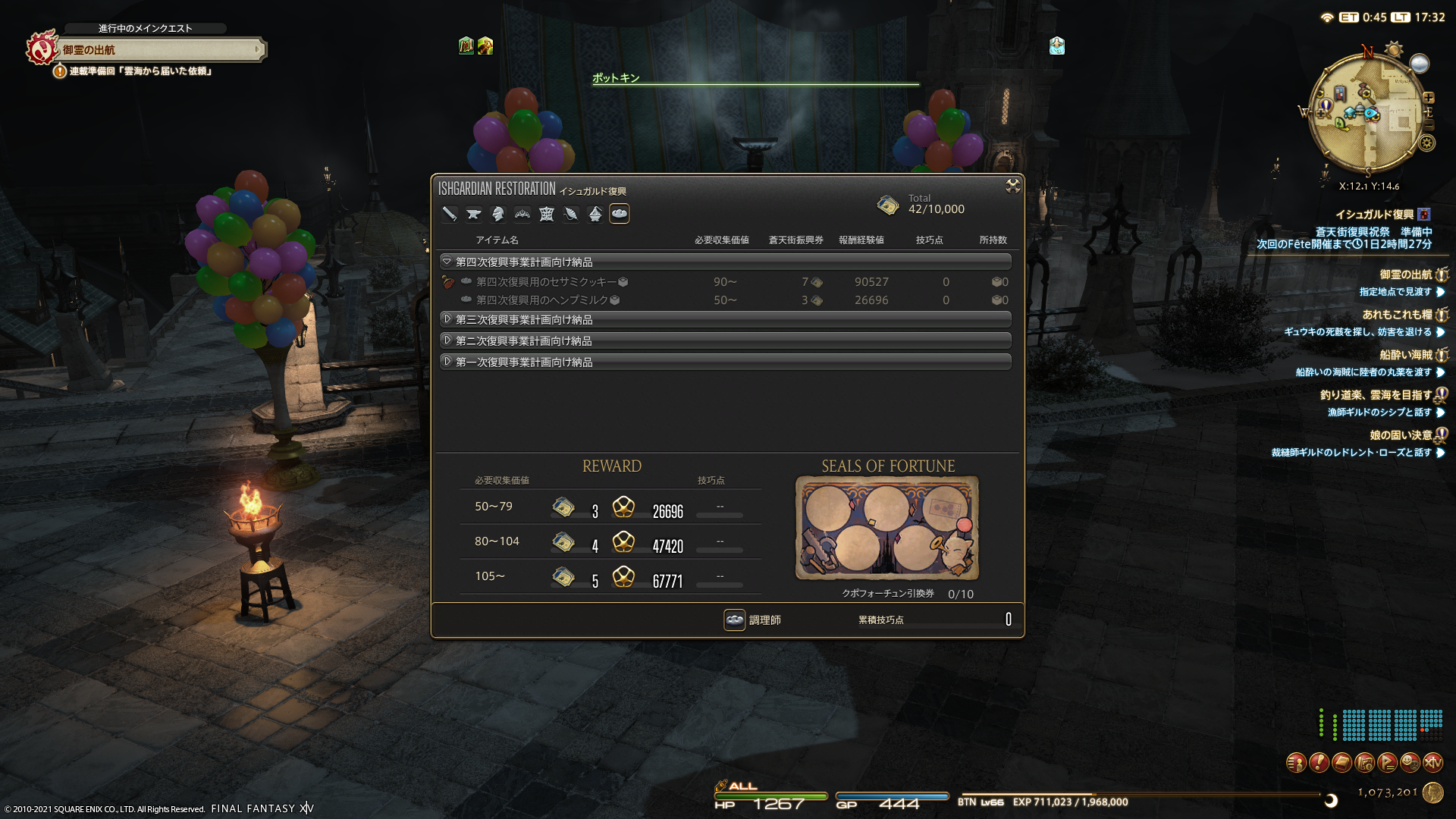Open the minimap gear settings

[1427, 143]
